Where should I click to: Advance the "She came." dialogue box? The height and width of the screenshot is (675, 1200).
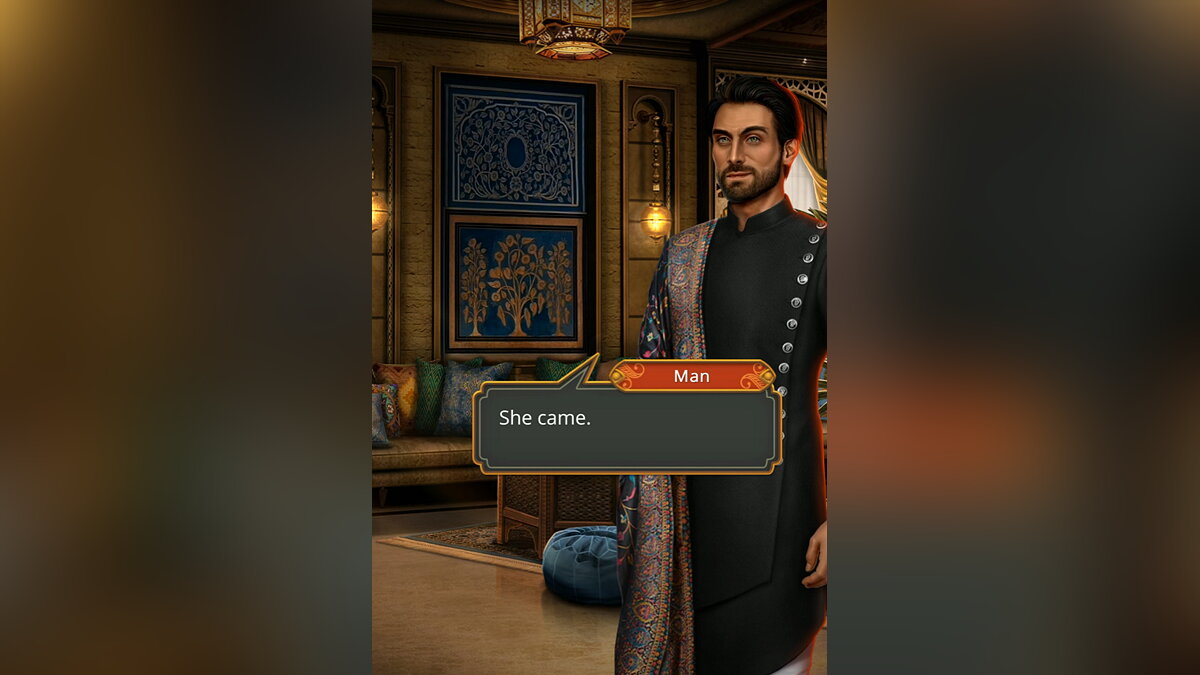click(x=627, y=429)
